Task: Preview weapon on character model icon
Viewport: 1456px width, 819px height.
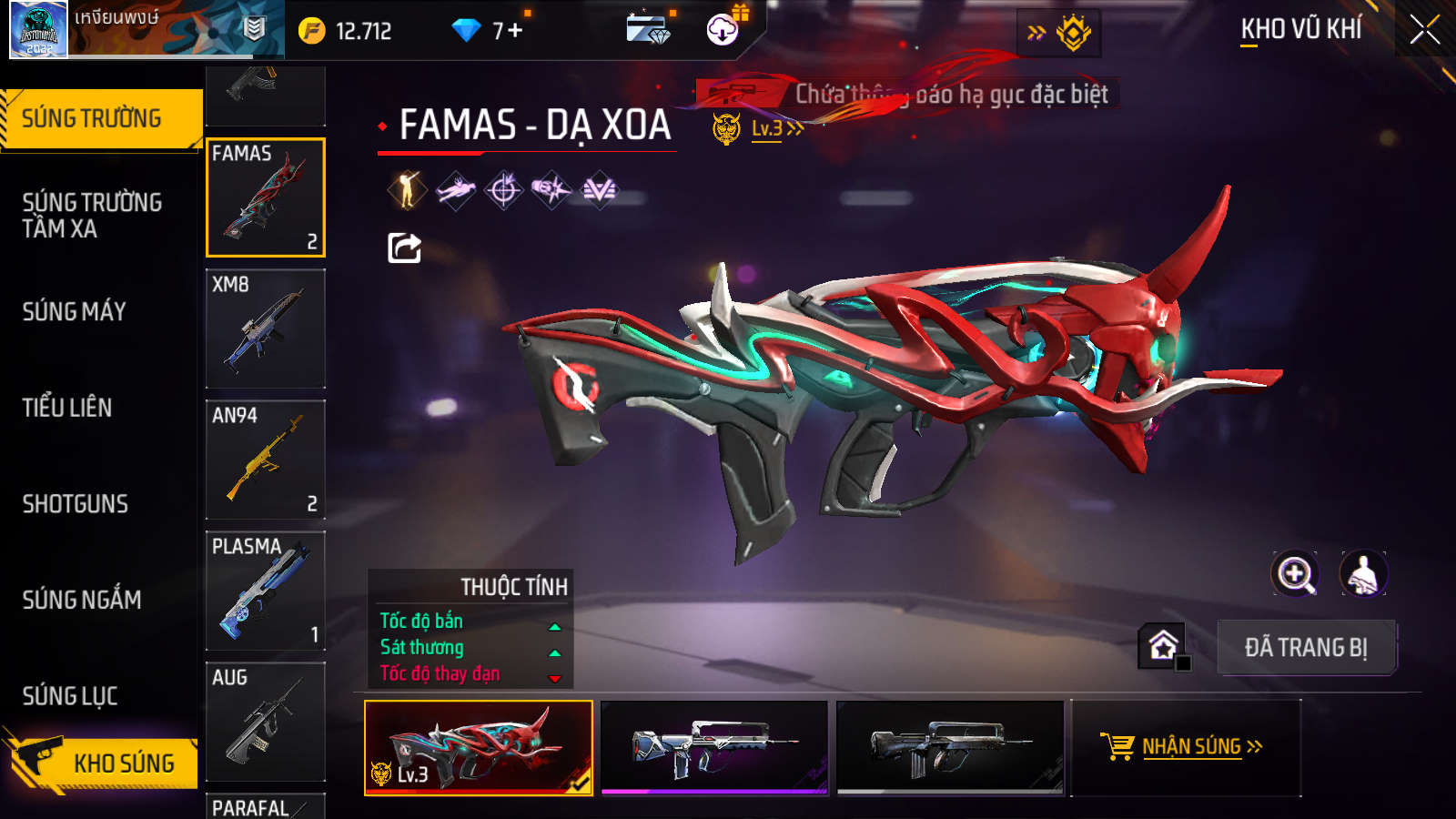Action: pyautogui.click(x=1362, y=574)
